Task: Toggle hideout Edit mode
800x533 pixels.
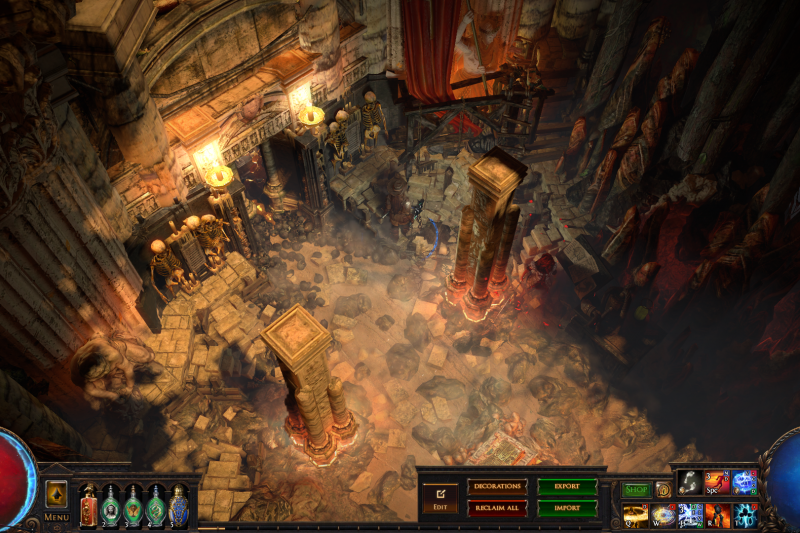Action: coord(439,496)
